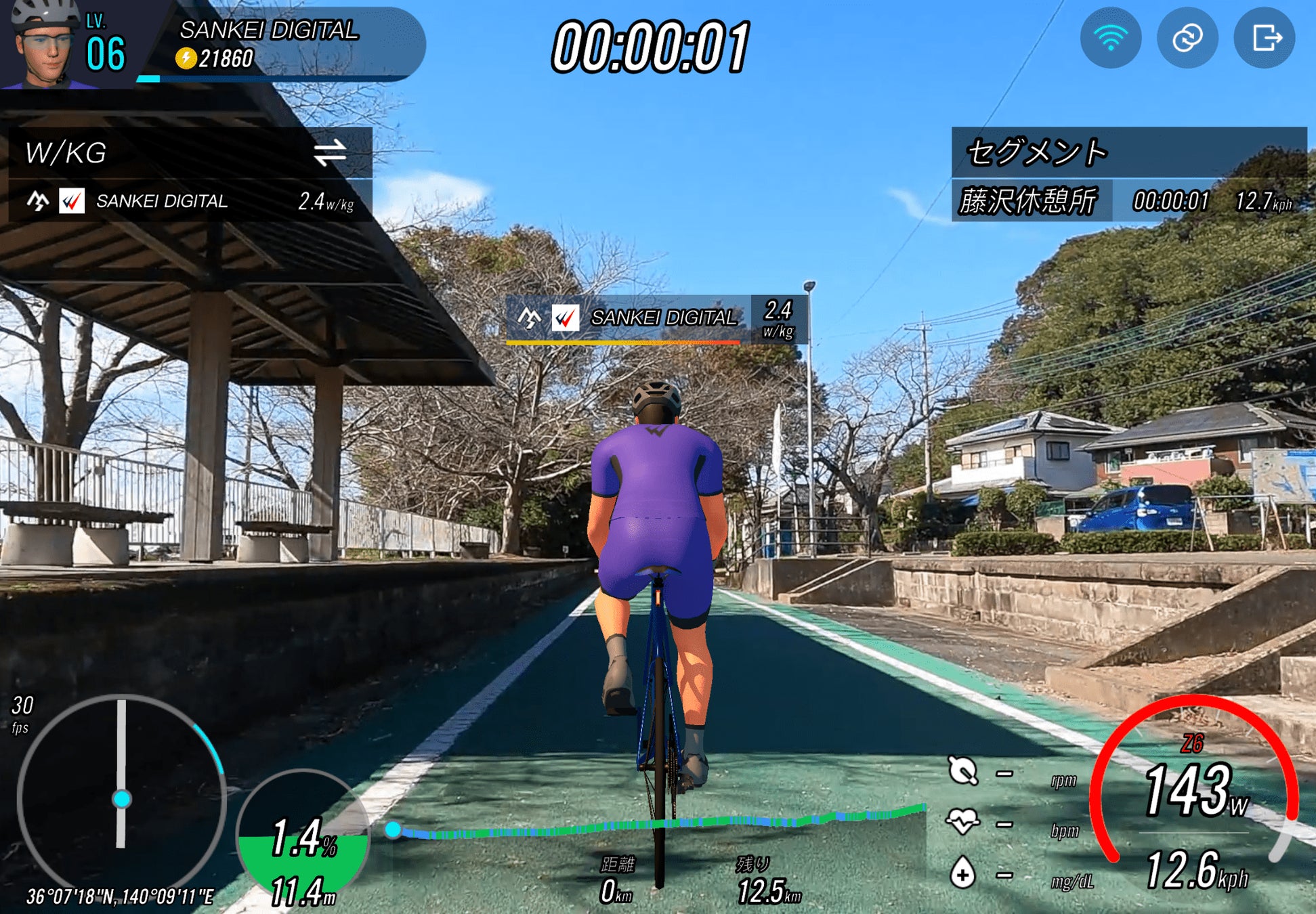Click the heart rate sensor icon
Image resolution: width=1316 pixels, height=914 pixels.
tap(962, 821)
